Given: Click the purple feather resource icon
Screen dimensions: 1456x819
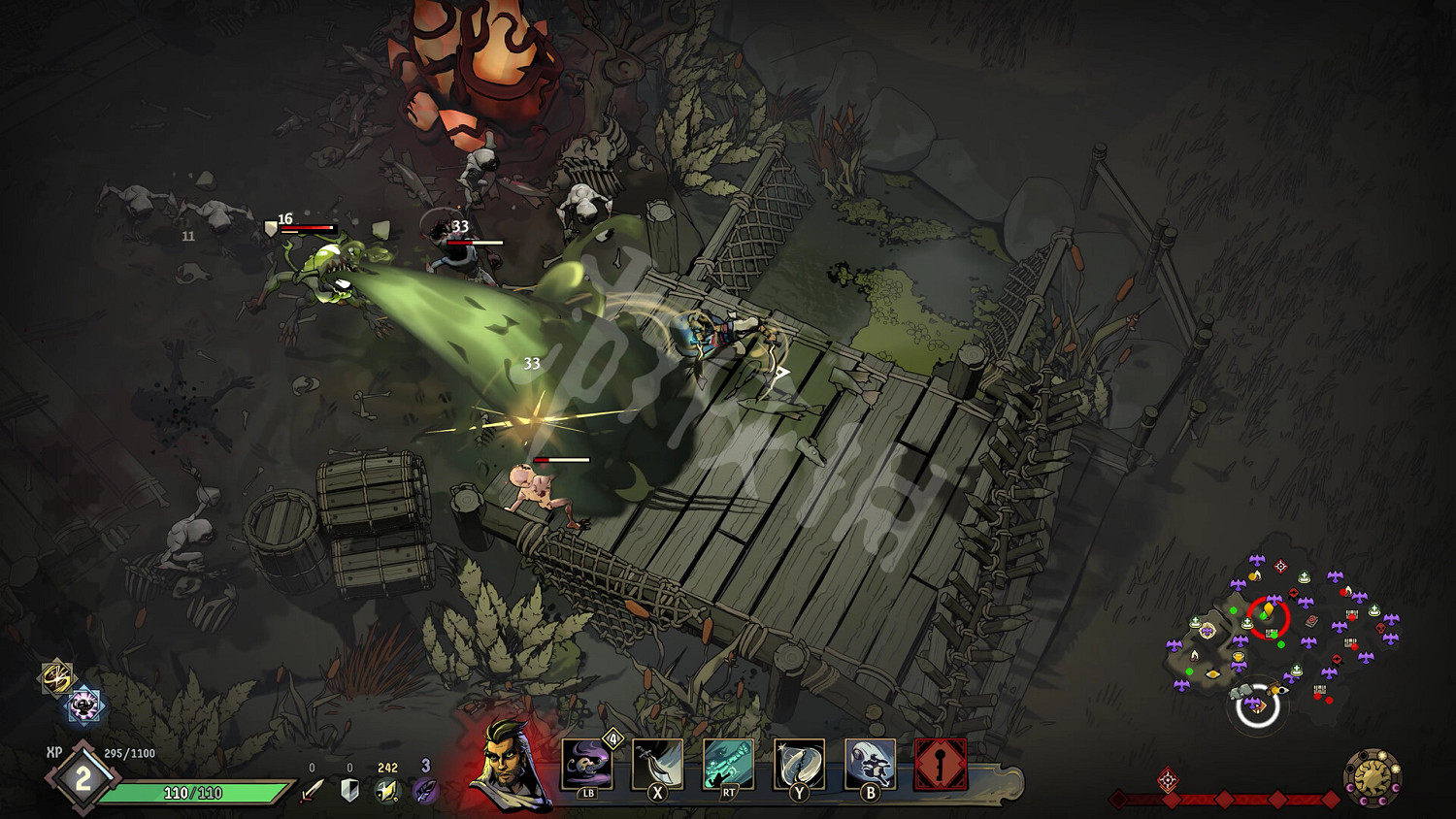Looking at the screenshot, I should tap(425, 791).
